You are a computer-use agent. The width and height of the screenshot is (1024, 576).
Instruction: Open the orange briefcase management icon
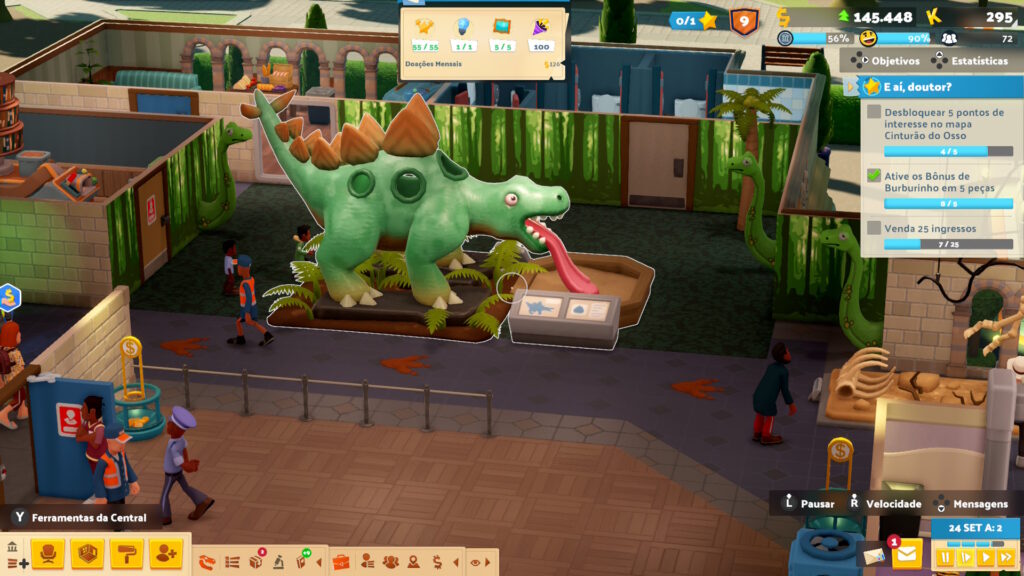pos(341,562)
